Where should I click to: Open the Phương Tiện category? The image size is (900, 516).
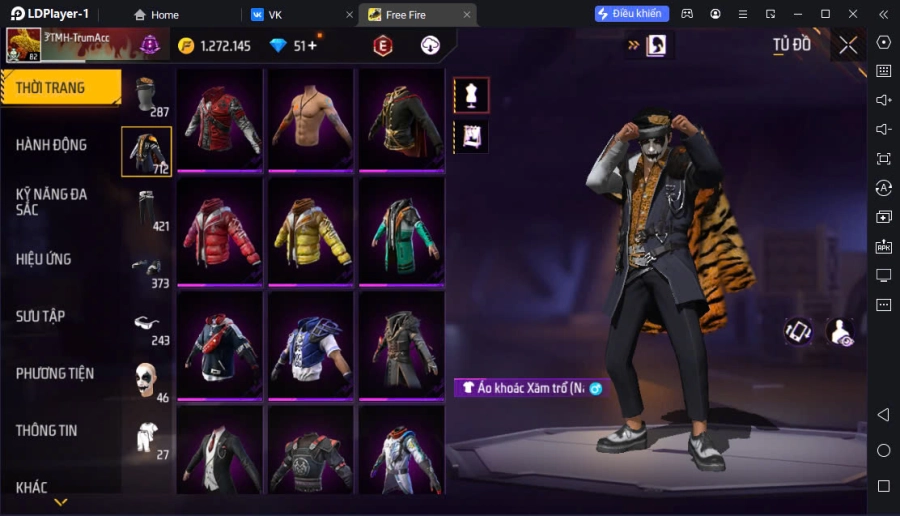point(55,373)
